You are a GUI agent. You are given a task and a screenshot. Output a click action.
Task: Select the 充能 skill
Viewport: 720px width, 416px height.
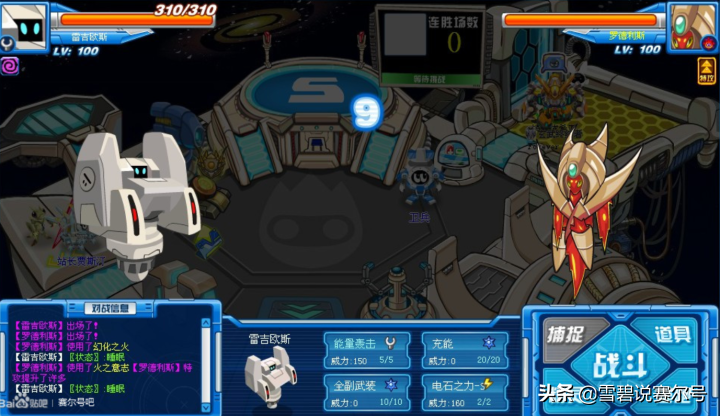pyautogui.click(x=464, y=350)
